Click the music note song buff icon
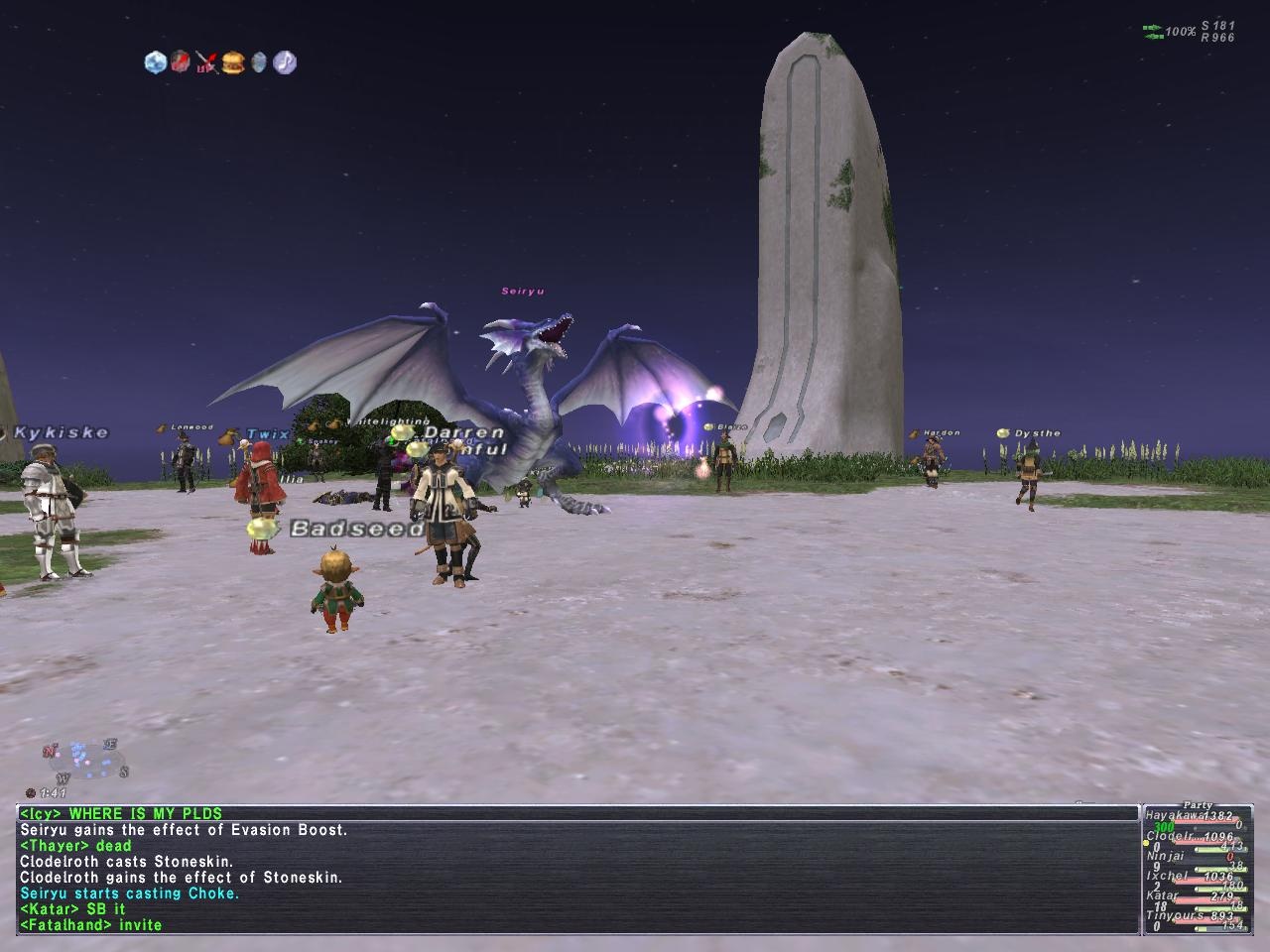 (285, 62)
